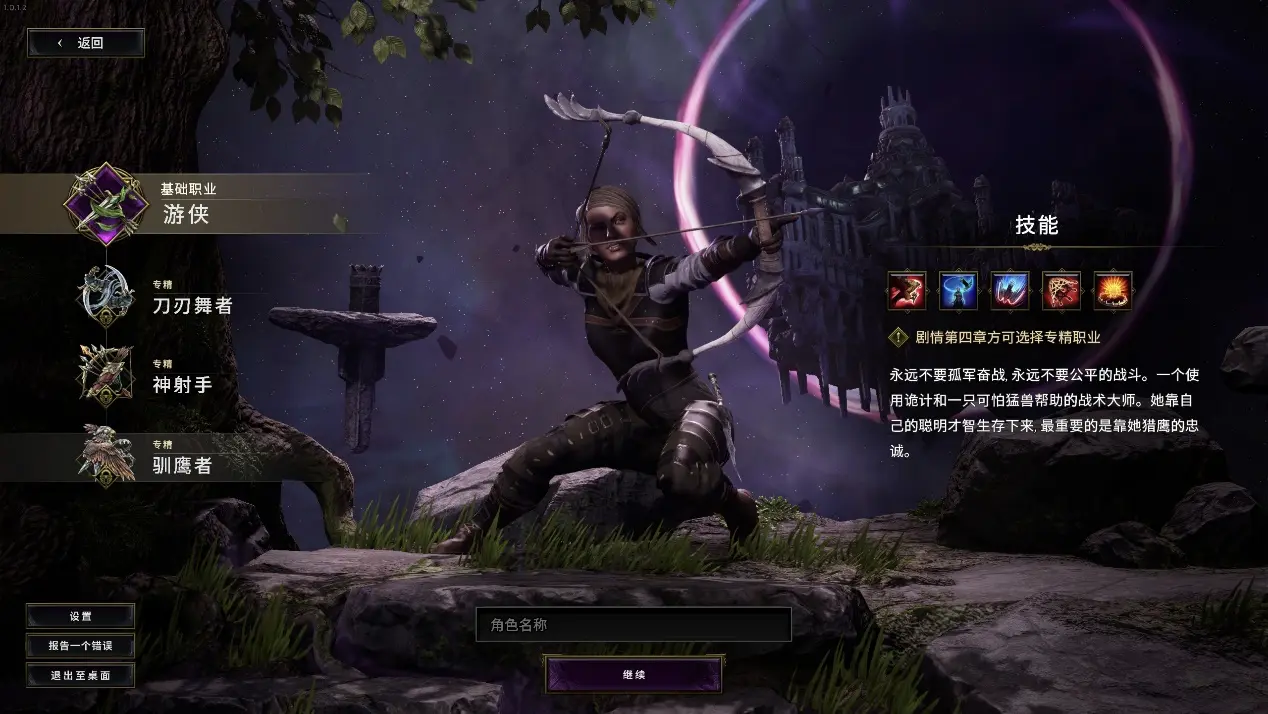
Task: Check the fiery explosion ring skill icon
Action: point(1113,291)
